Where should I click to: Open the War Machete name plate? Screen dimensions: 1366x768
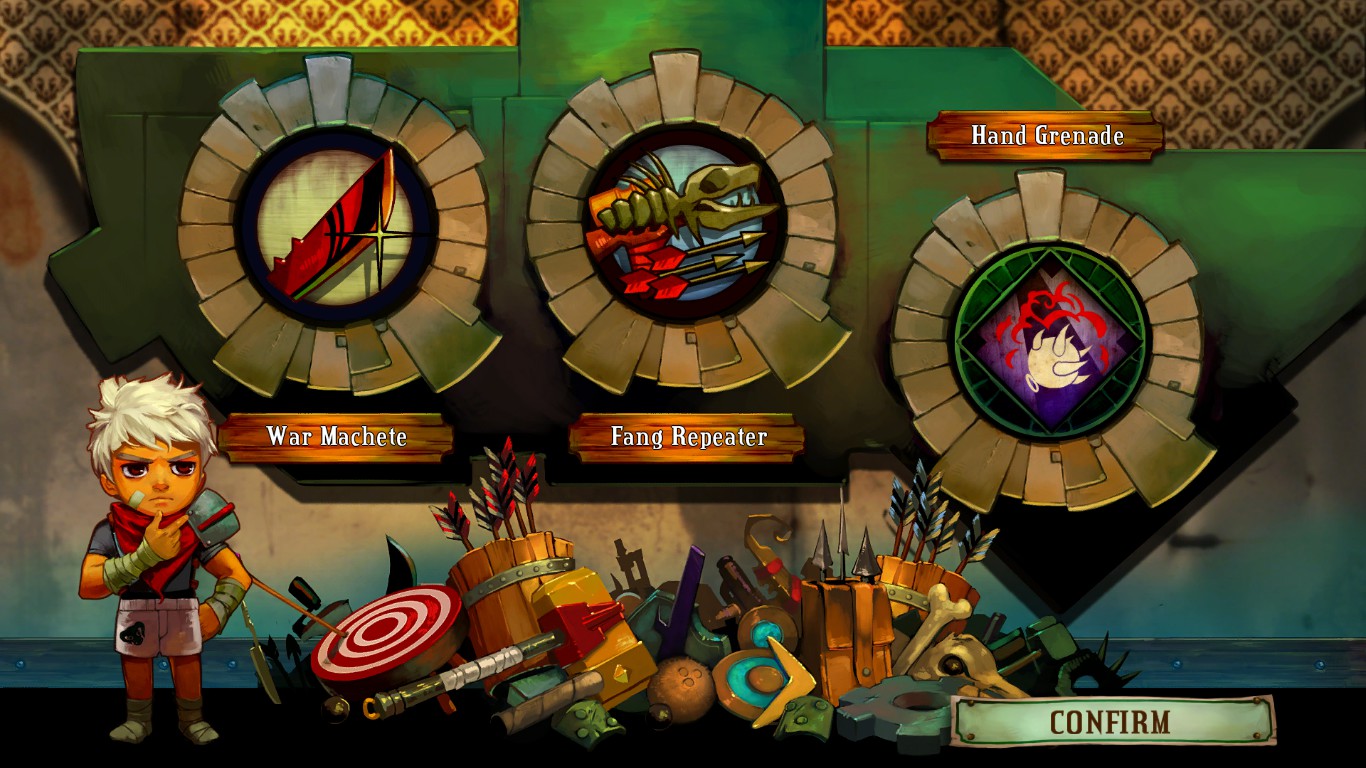click(338, 437)
